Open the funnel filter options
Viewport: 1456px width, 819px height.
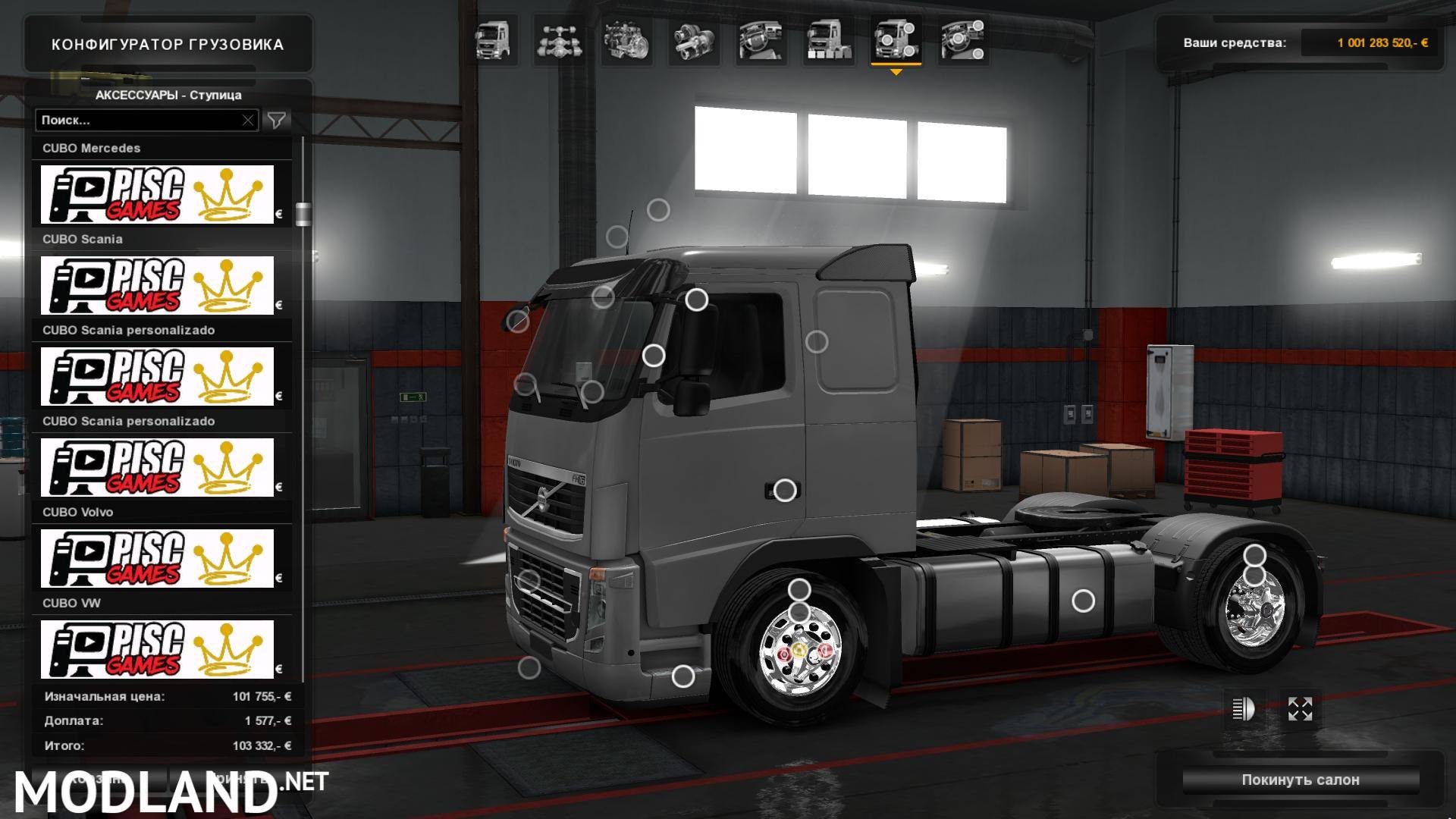[277, 120]
